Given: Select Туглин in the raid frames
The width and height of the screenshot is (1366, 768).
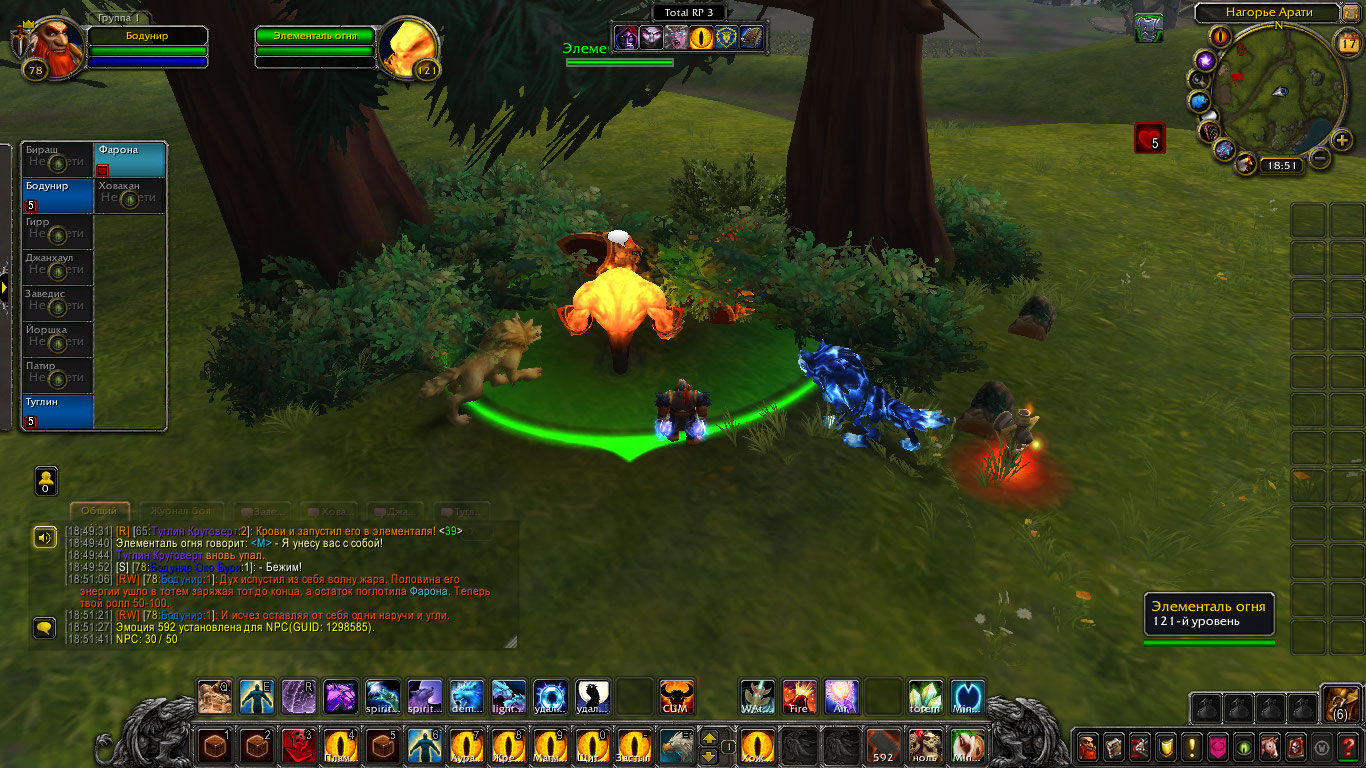Looking at the screenshot, I should point(58,411).
